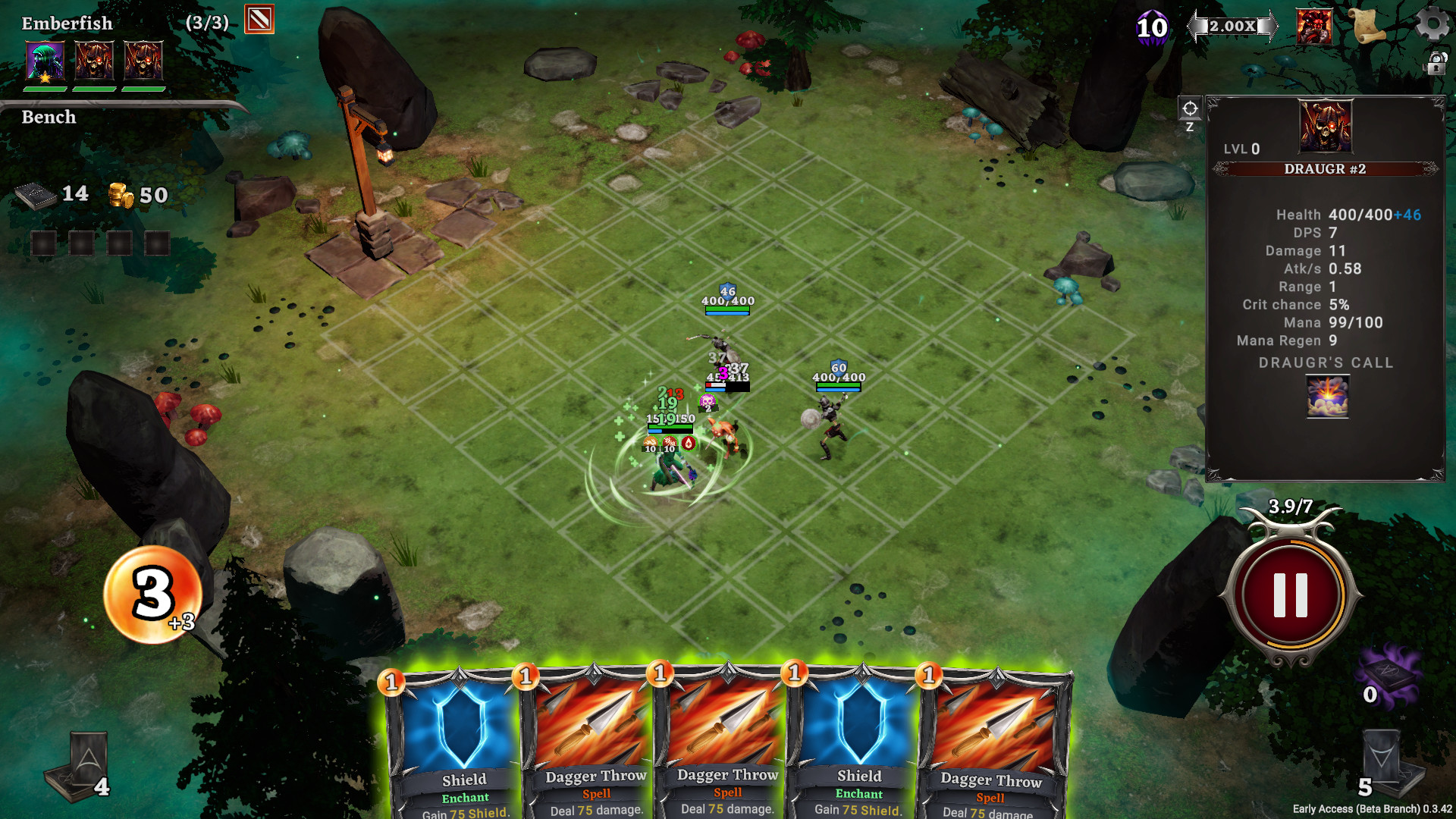Inspect the Draugr's Call ability icon
Image resolution: width=1456 pixels, height=819 pixels.
tap(1326, 396)
